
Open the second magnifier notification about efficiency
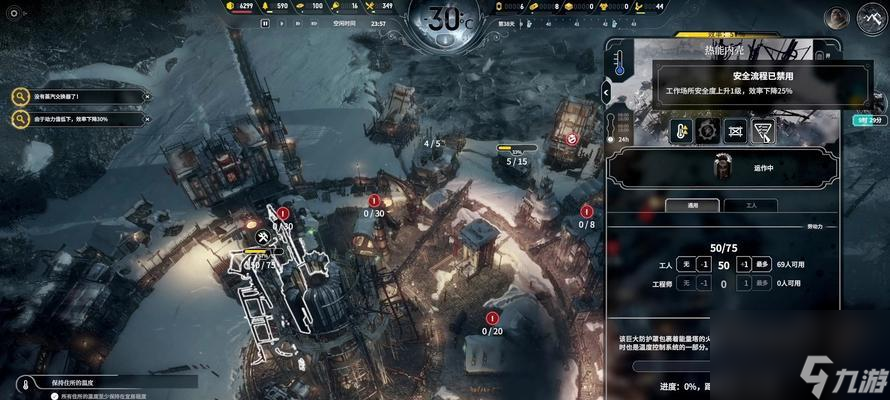(x=20, y=120)
